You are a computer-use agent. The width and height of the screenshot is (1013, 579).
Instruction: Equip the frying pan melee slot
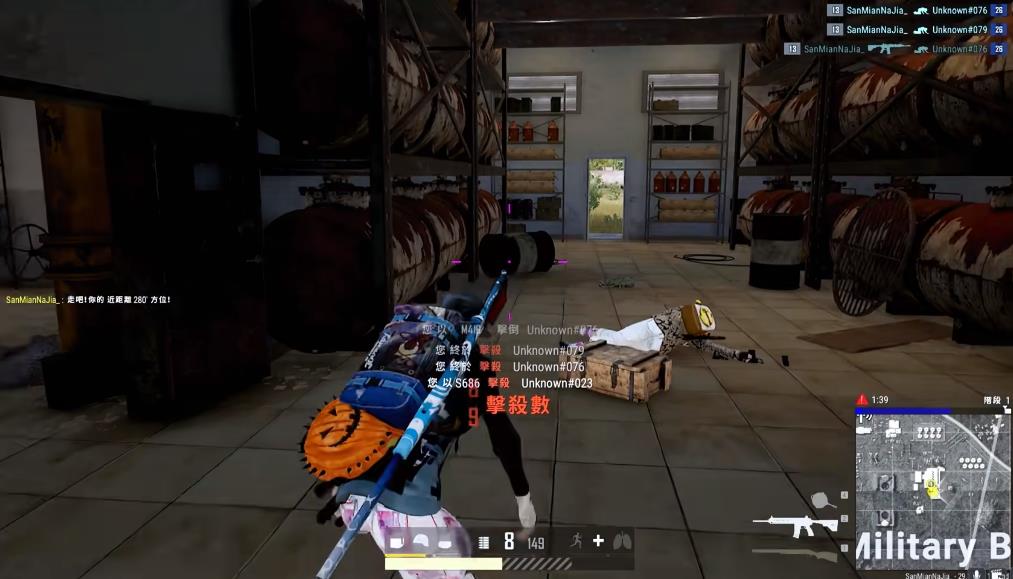coord(822,498)
